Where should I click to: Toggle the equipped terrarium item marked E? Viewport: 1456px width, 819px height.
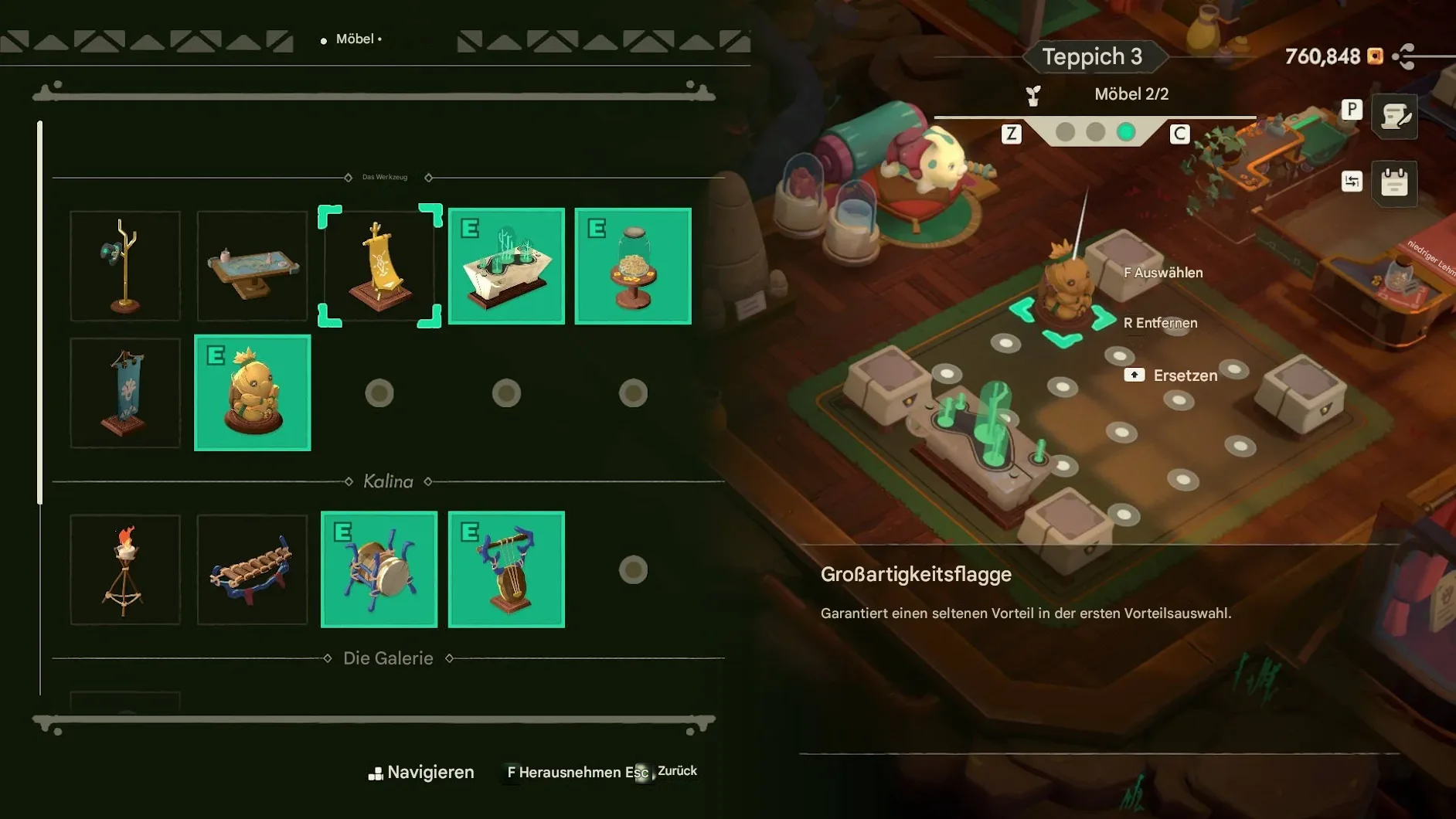[x=506, y=266]
